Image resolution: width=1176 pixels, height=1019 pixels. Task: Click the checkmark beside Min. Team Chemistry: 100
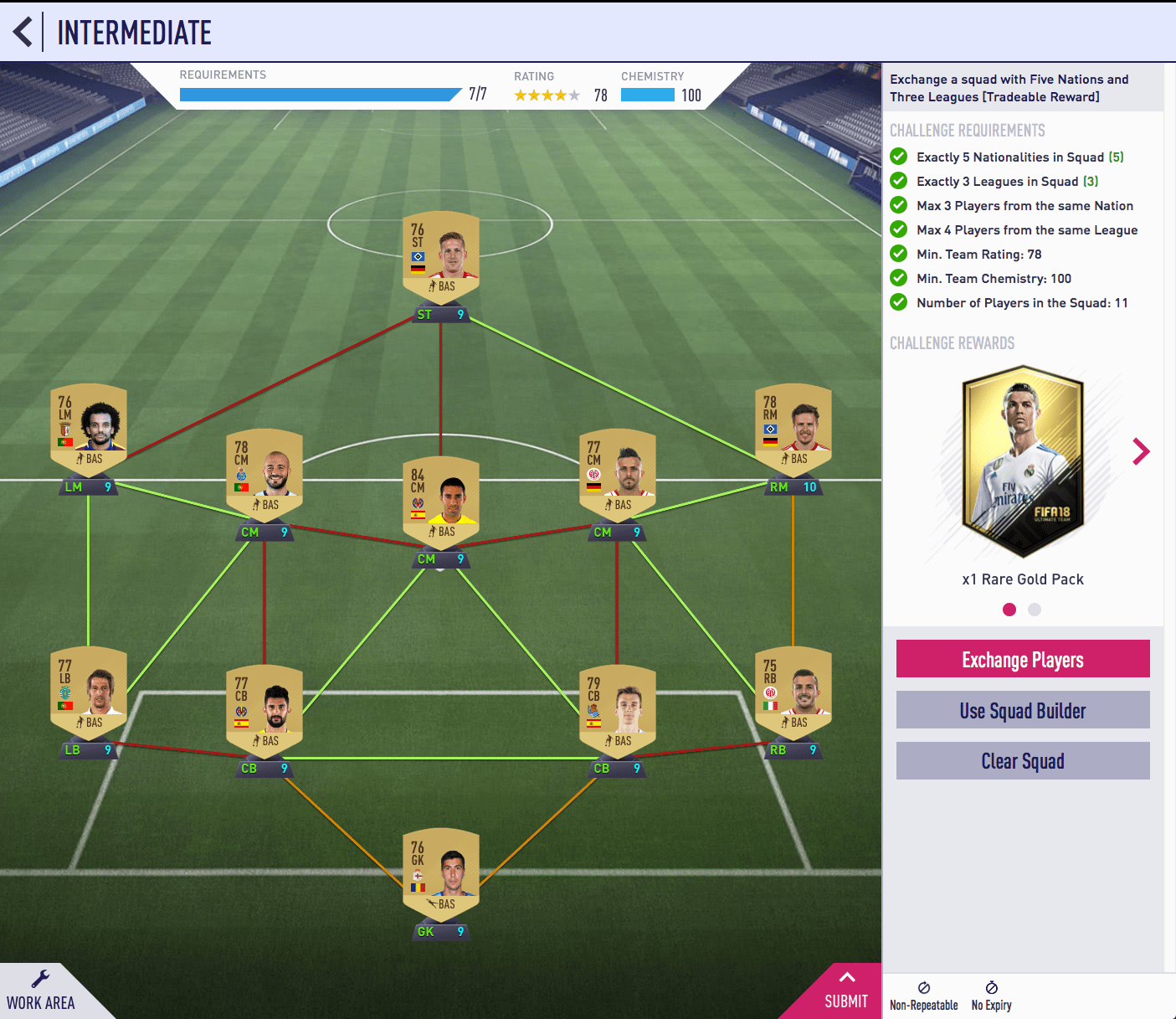click(x=899, y=278)
